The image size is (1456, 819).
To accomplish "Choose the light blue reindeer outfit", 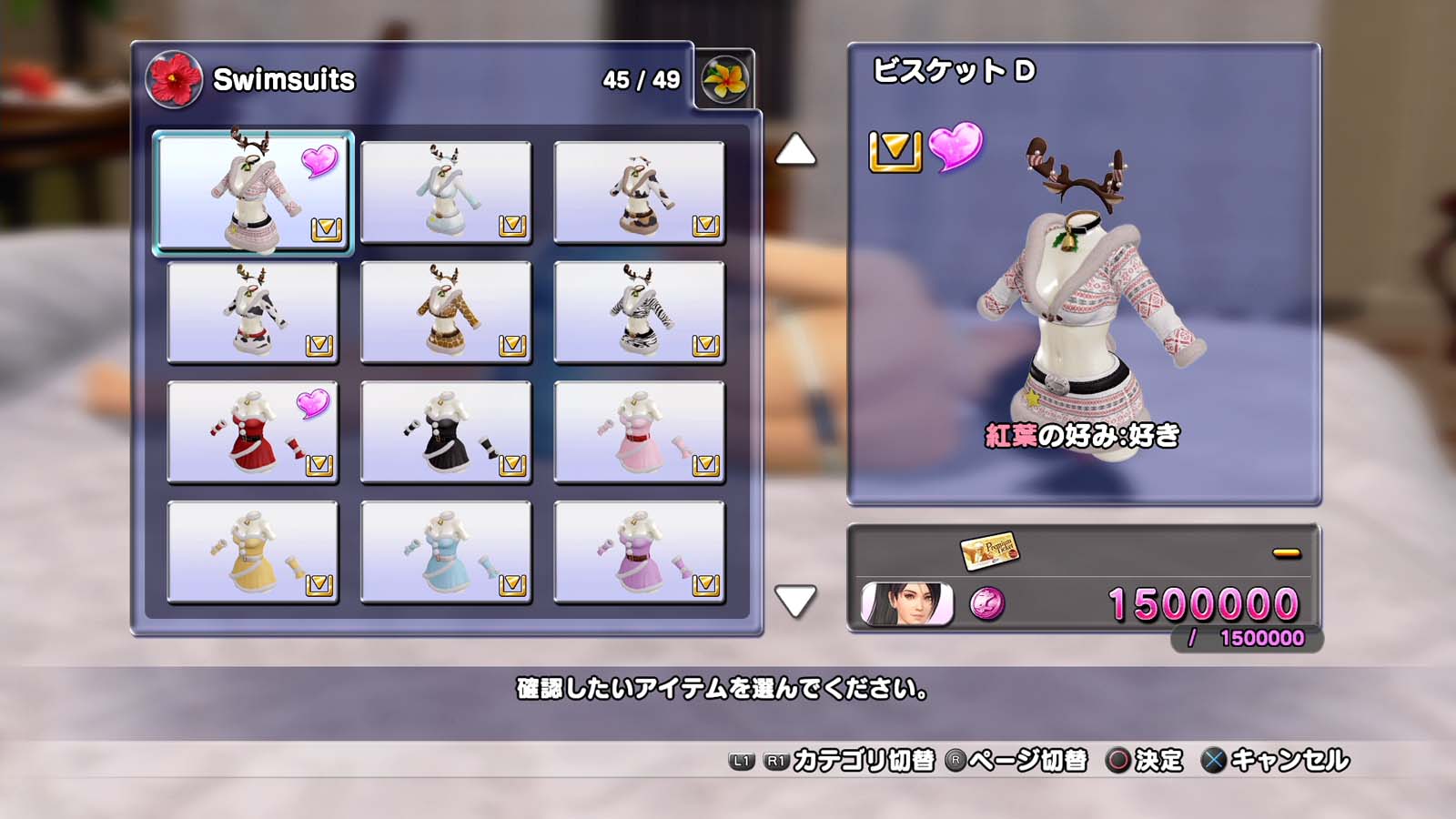I will (446, 192).
